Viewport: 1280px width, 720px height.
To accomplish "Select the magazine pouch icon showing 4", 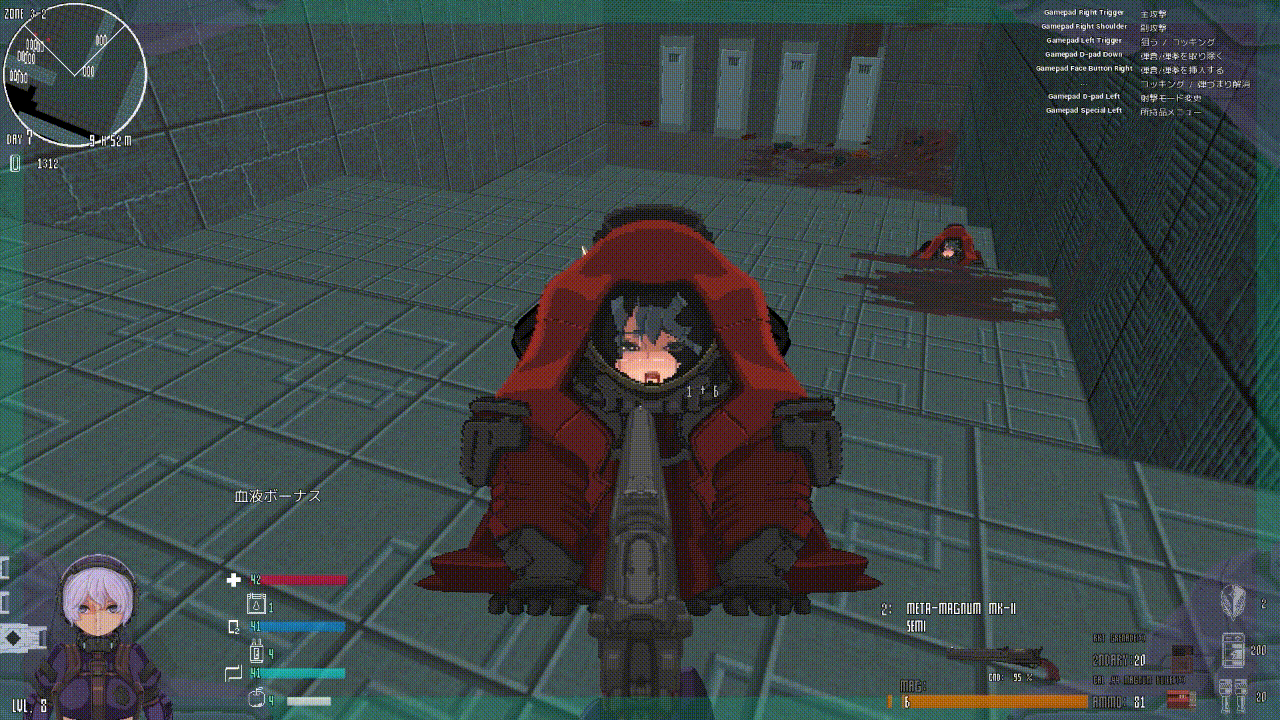I will click(x=259, y=652).
